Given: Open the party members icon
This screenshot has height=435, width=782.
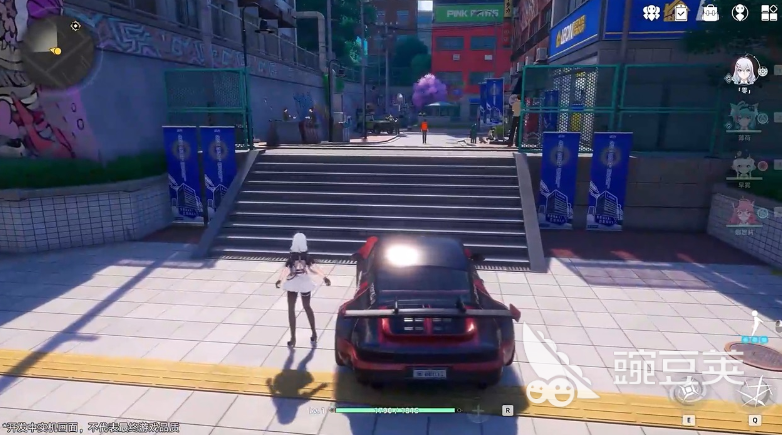Looking at the screenshot, I should (x=649, y=13).
